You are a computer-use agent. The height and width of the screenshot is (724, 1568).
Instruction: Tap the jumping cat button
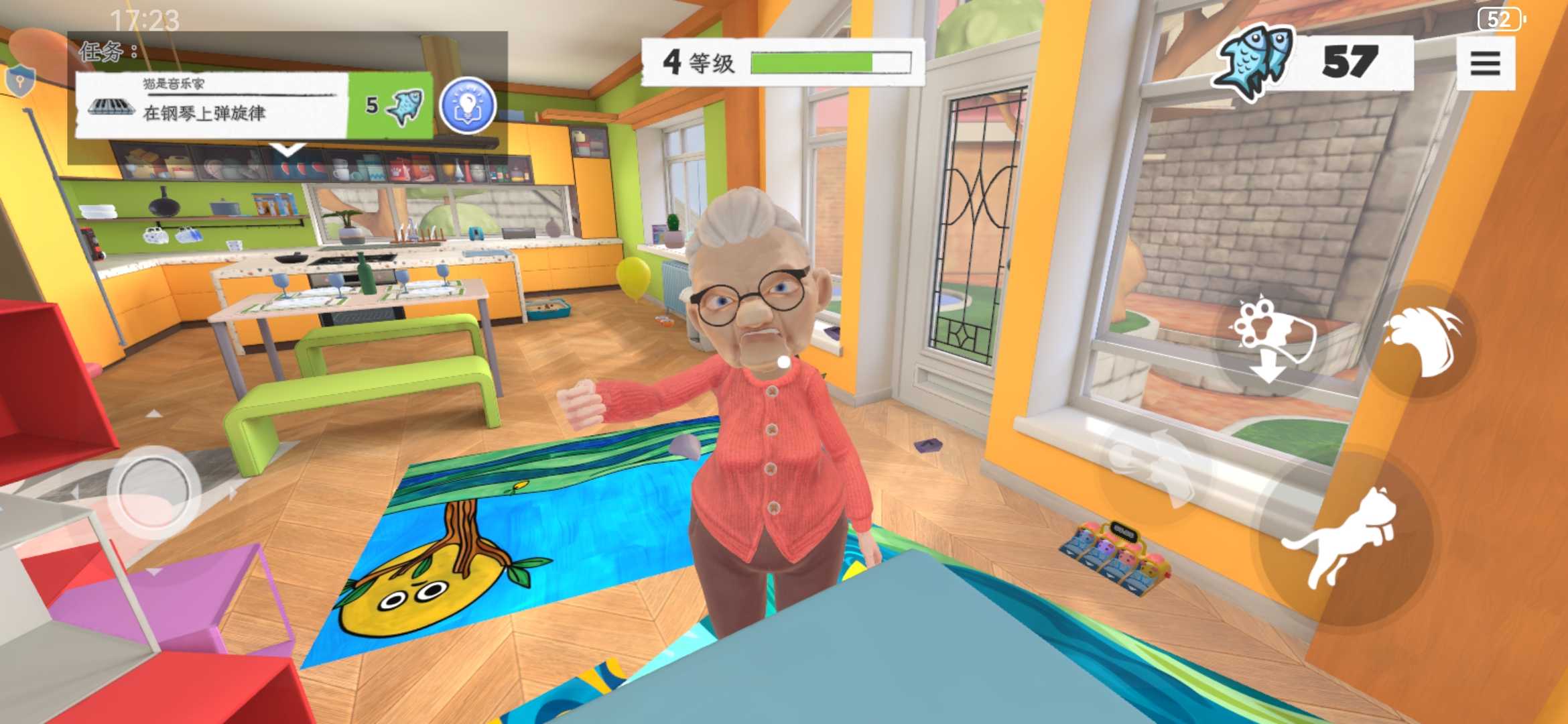1344,537
